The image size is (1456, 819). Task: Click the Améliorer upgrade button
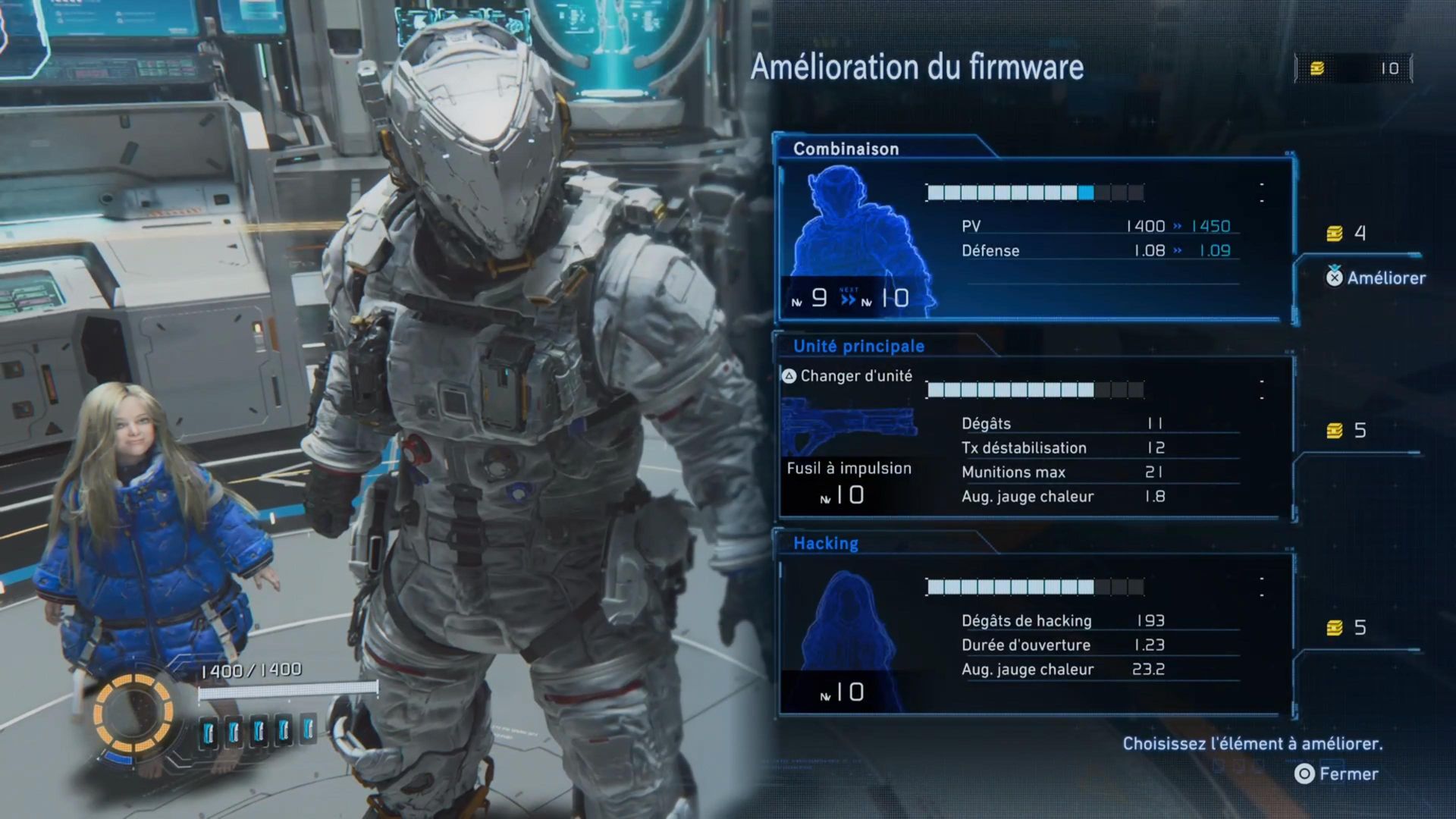(1376, 278)
